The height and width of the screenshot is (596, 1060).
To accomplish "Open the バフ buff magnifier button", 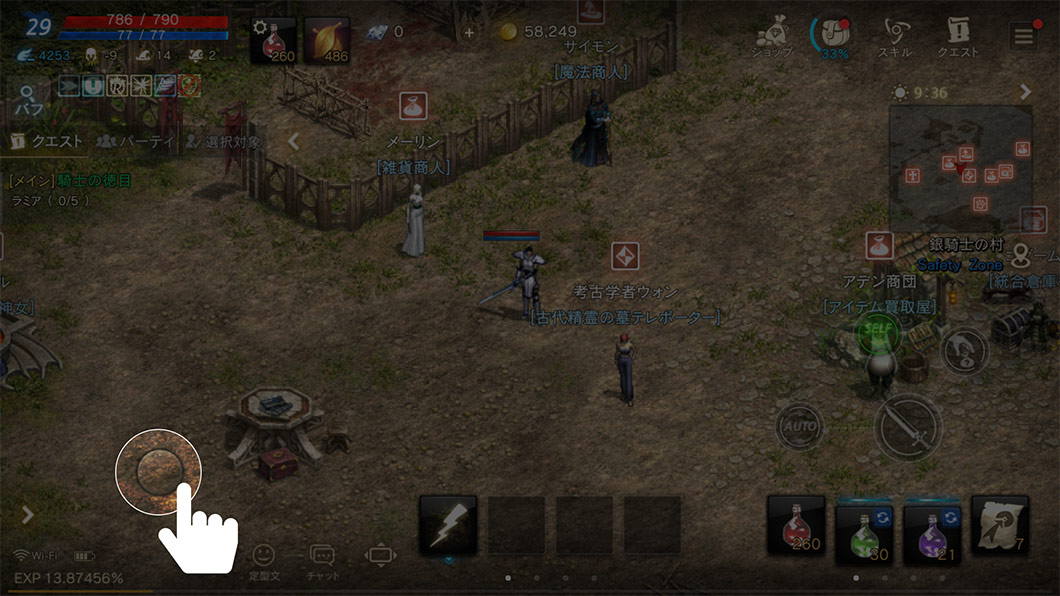I will (x=27, y=99).
